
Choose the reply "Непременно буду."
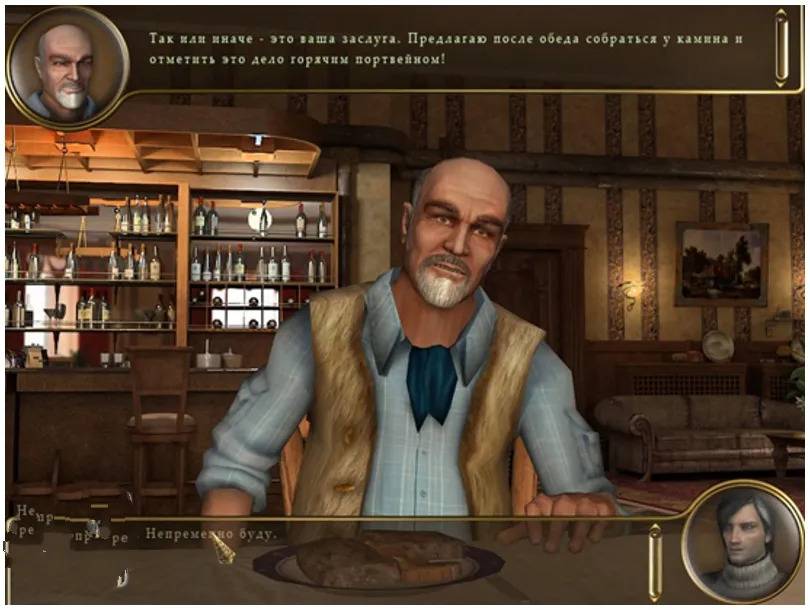pyautogui.click(x=211, y=534)
